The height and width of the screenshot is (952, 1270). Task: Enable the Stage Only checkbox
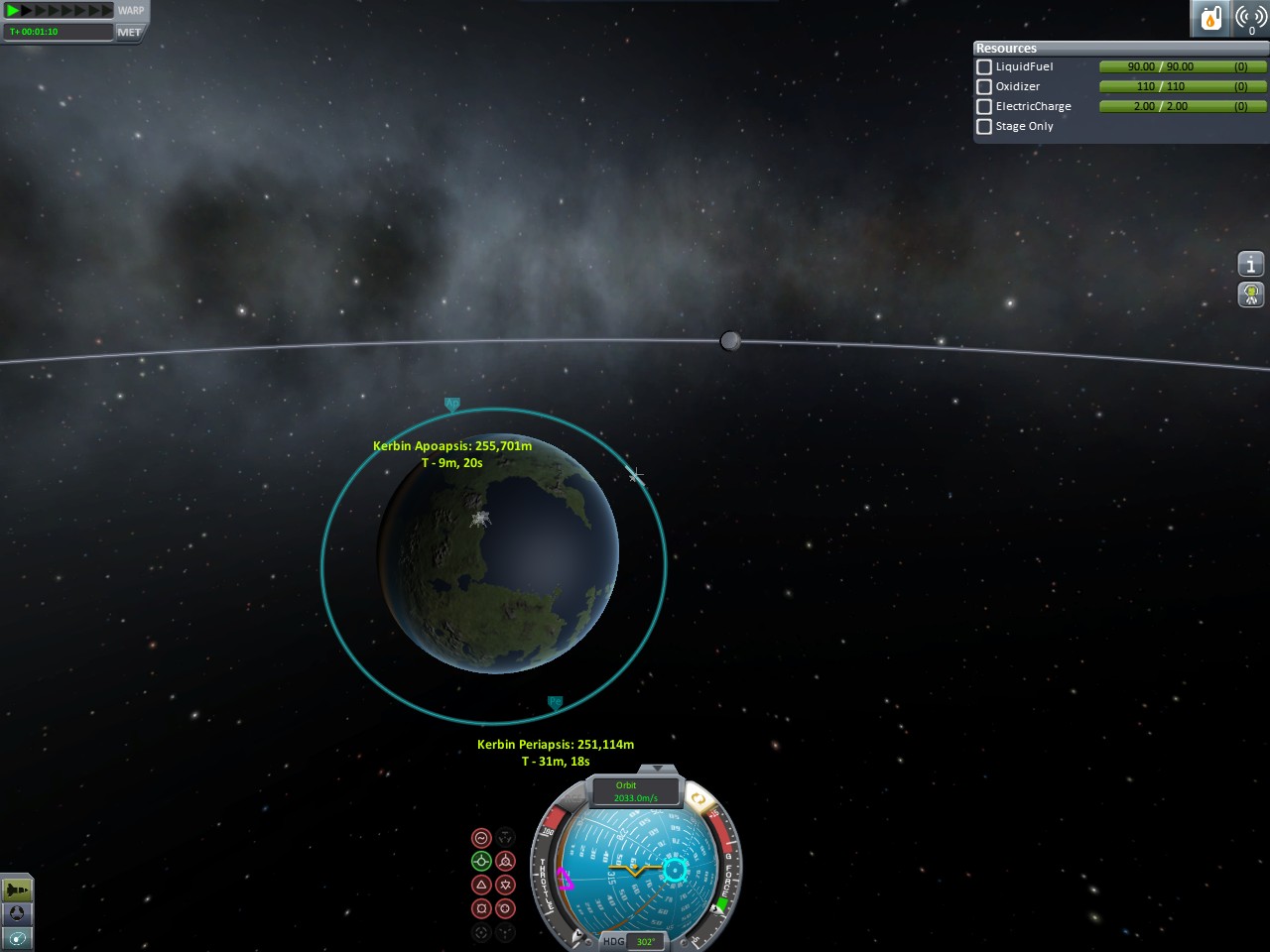984,127
